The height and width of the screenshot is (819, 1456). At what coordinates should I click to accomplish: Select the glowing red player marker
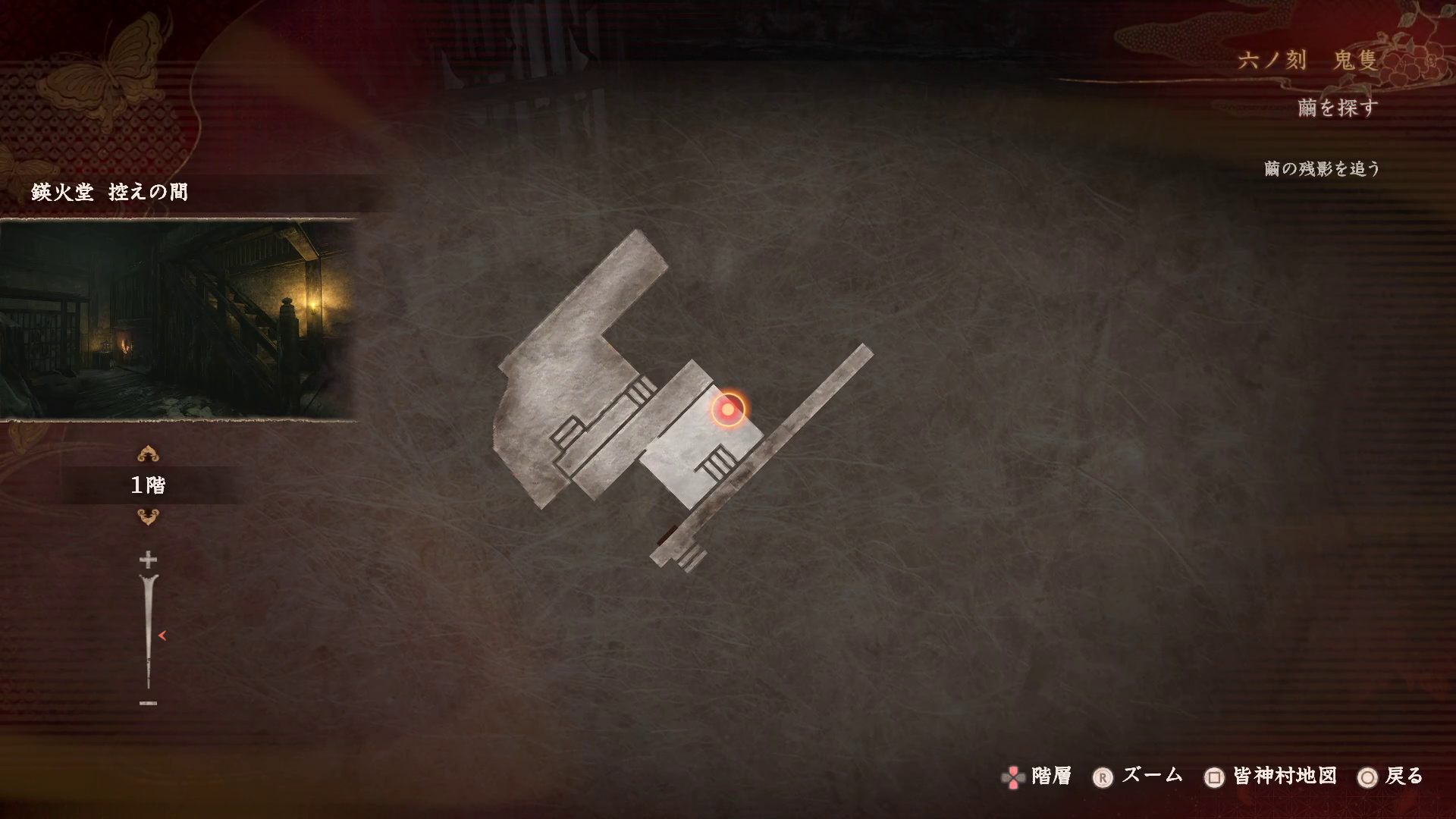(x=728, y=409)
